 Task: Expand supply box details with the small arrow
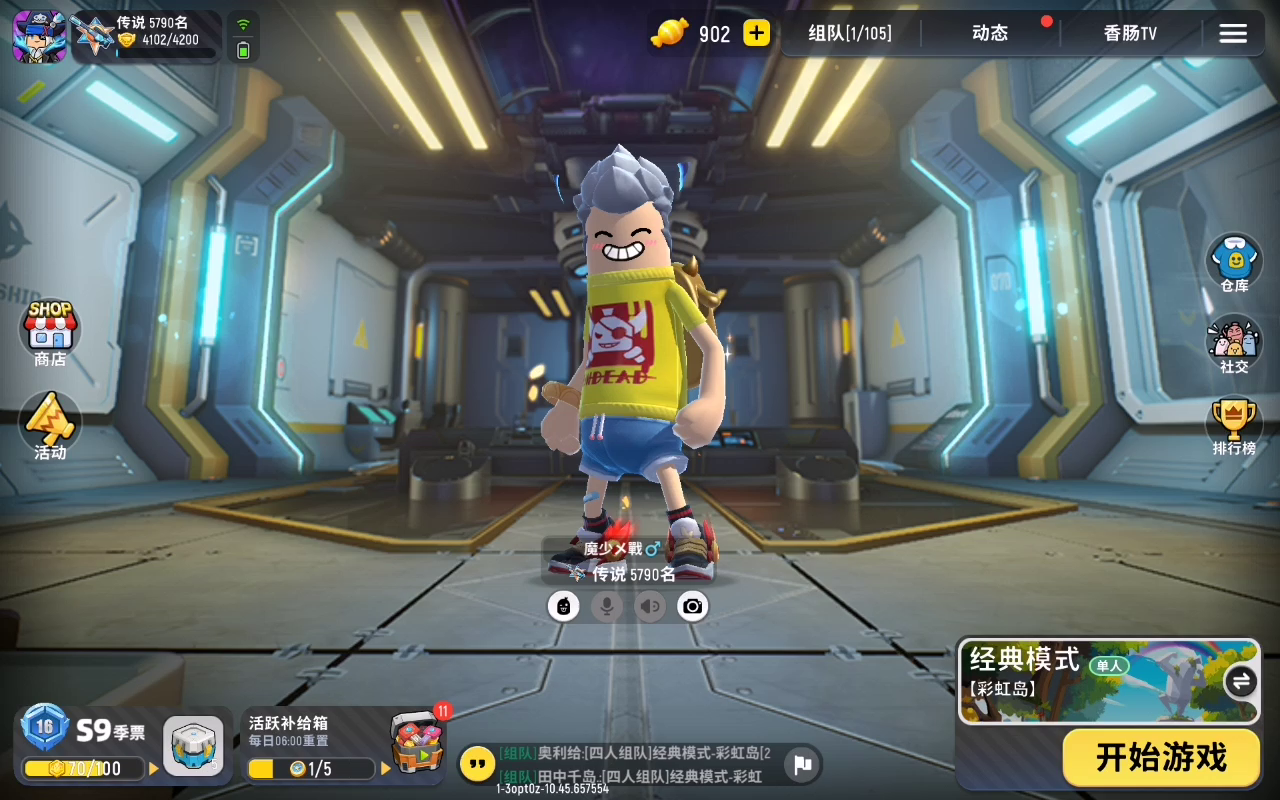tap(385, 769)
